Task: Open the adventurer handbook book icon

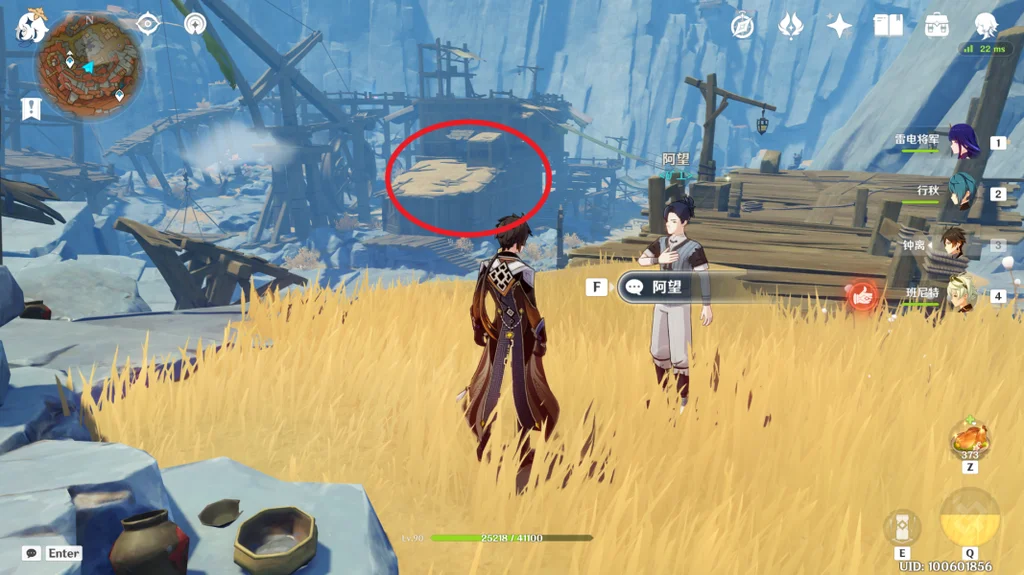Action: (x=888, y=26)
